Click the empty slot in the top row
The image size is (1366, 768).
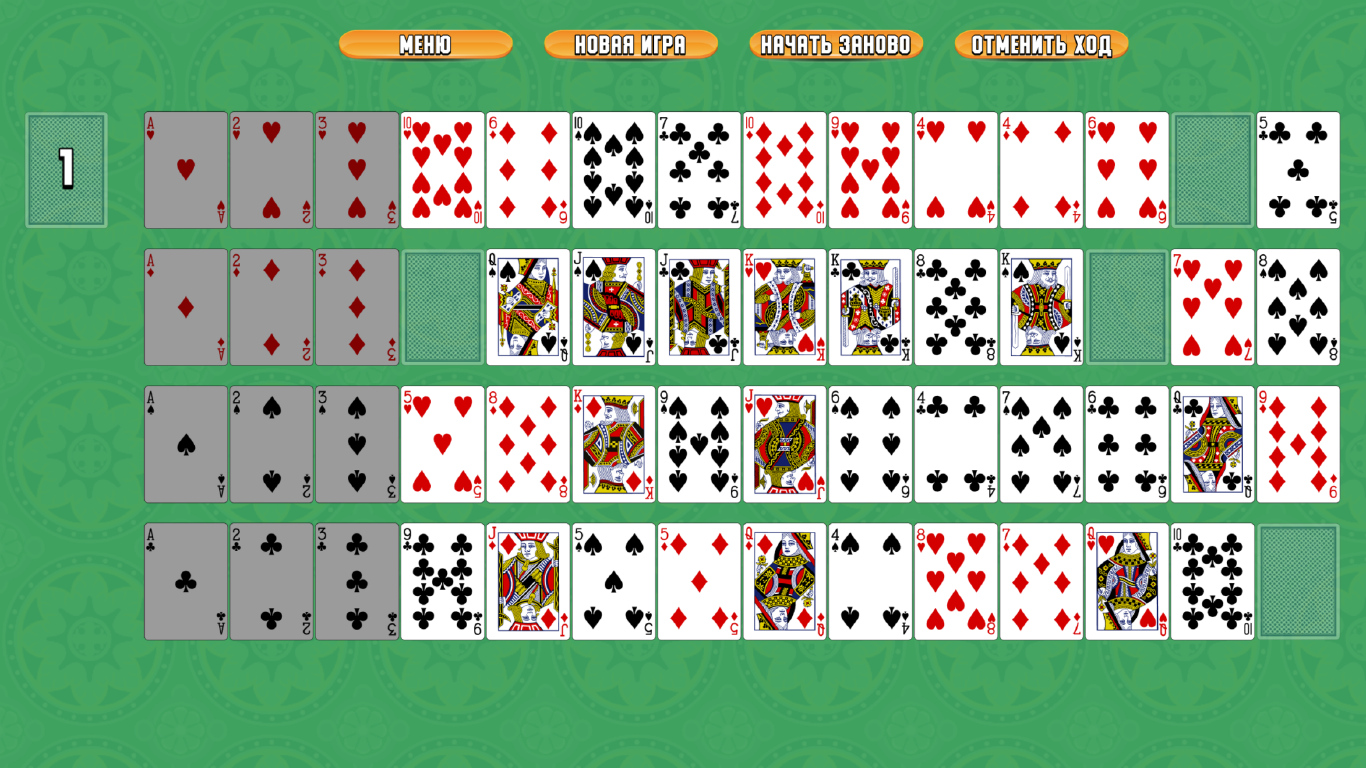1212,170
